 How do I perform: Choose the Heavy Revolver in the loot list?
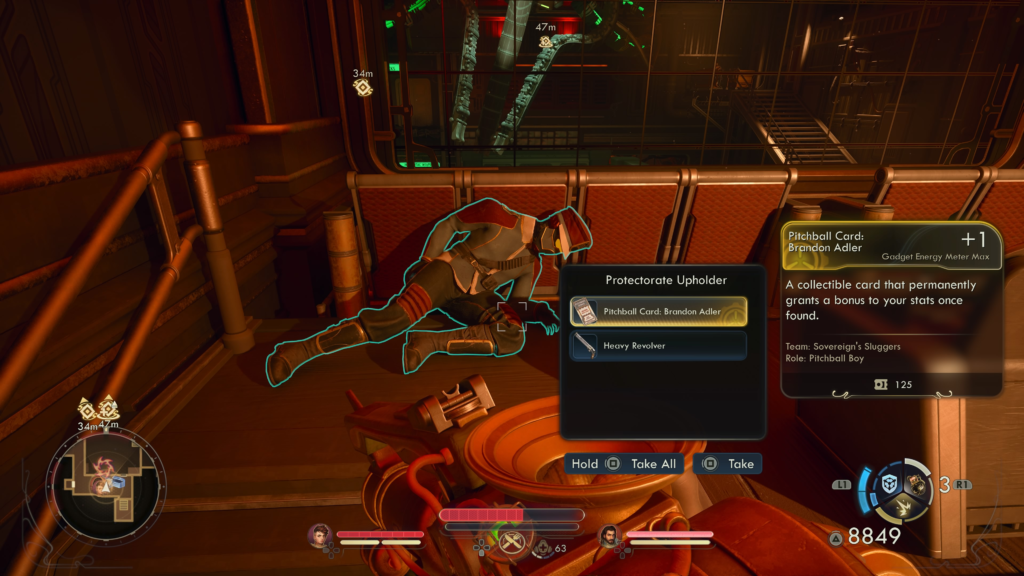(x=658, y=346)
